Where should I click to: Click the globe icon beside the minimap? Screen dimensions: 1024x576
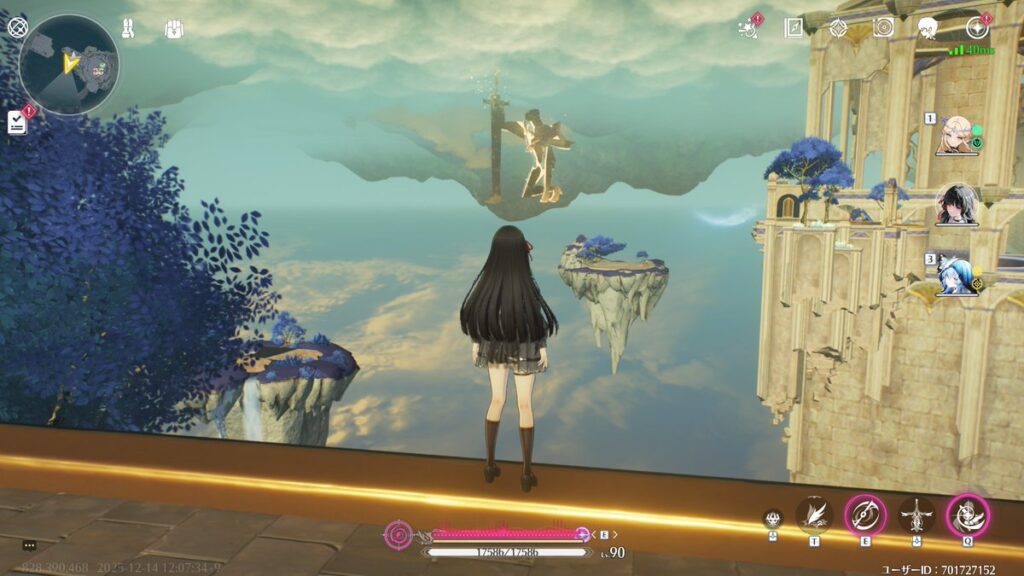point(17,27)
